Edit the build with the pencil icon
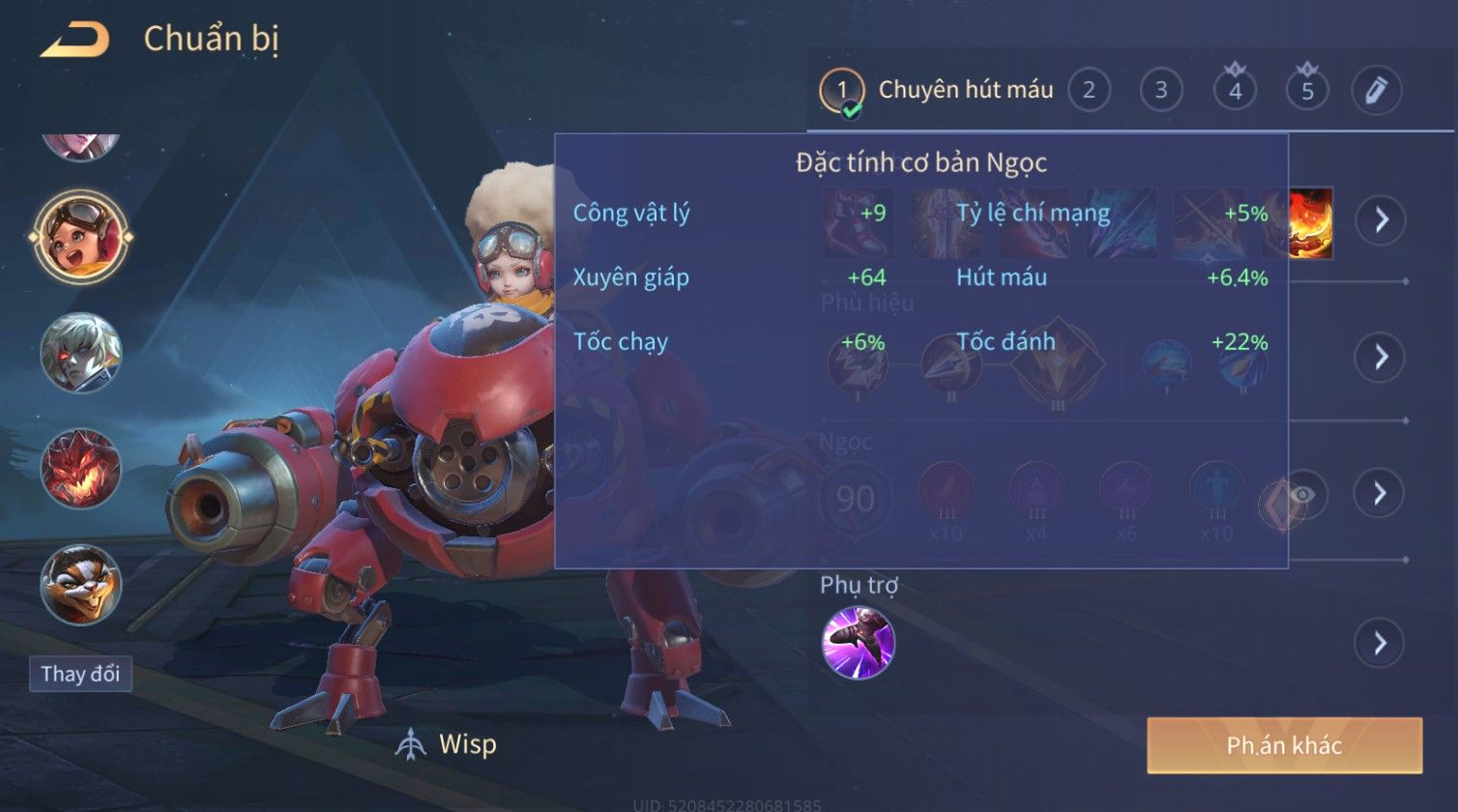 [1377, 91]
